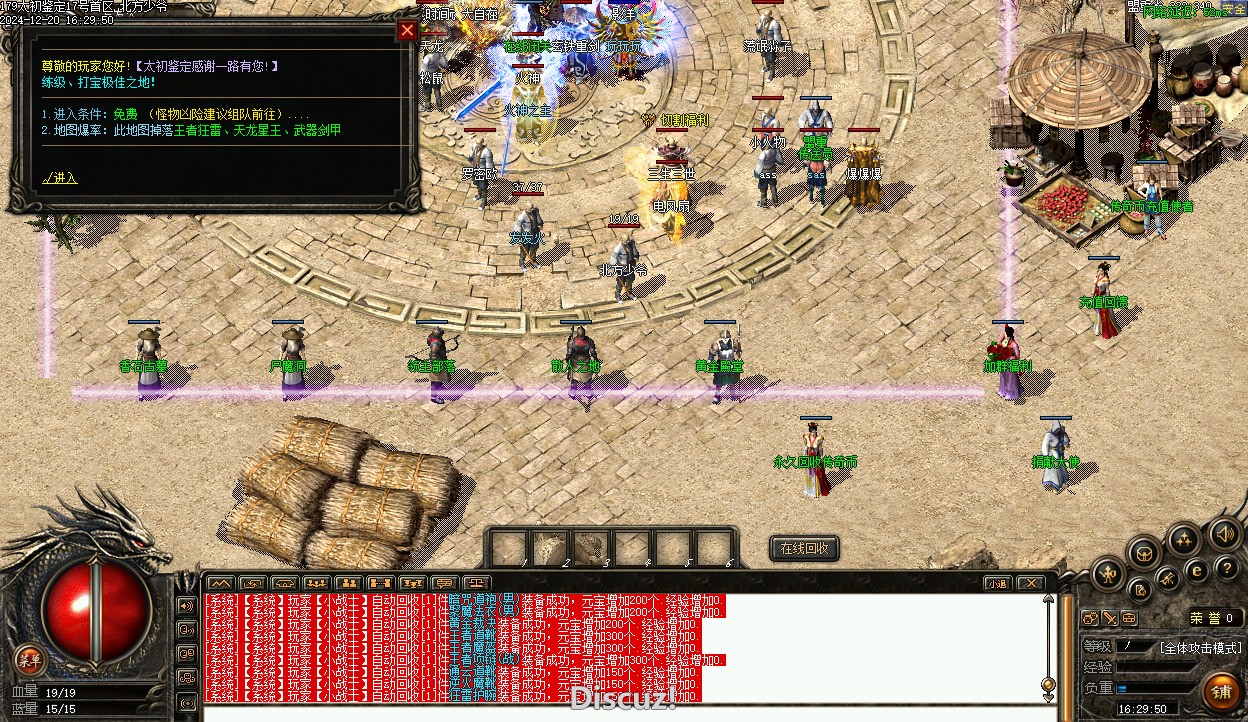Click the 小退 logout button

click(x=997, y=583)
